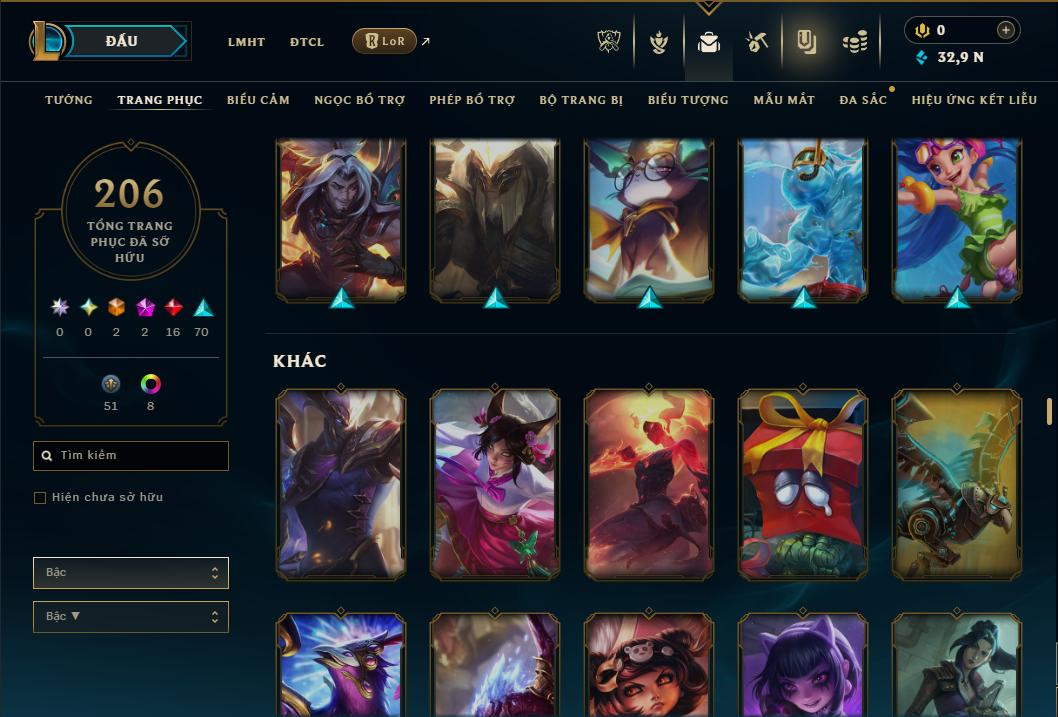Open the HIỆU ỨNG KẾT LIỄU tab
This screenshot has height=717, width=1058.
974,100
